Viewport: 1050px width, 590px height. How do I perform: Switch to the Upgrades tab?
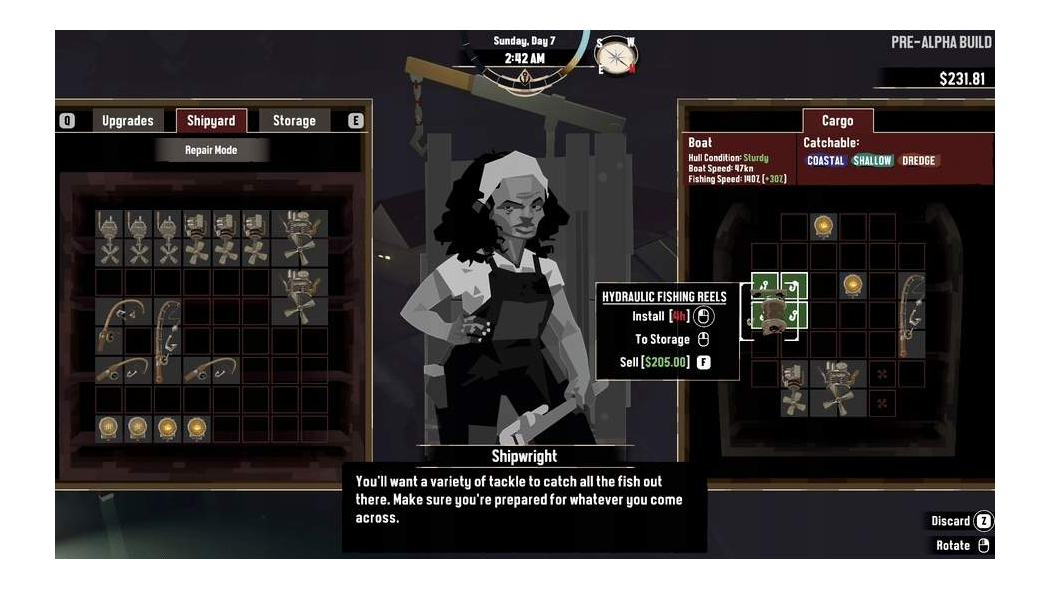pyautogui.click(x=128, y=121)
